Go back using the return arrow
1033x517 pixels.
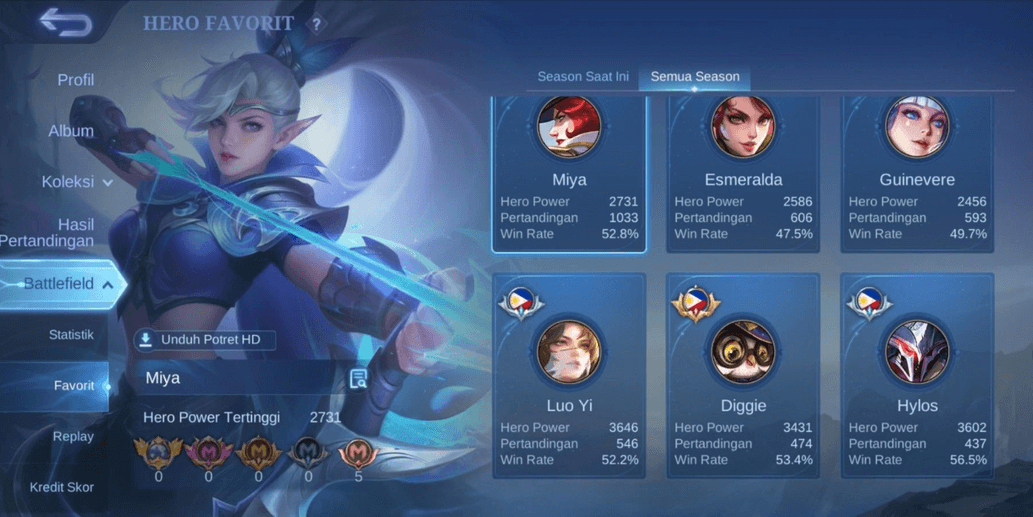(65, 24)
